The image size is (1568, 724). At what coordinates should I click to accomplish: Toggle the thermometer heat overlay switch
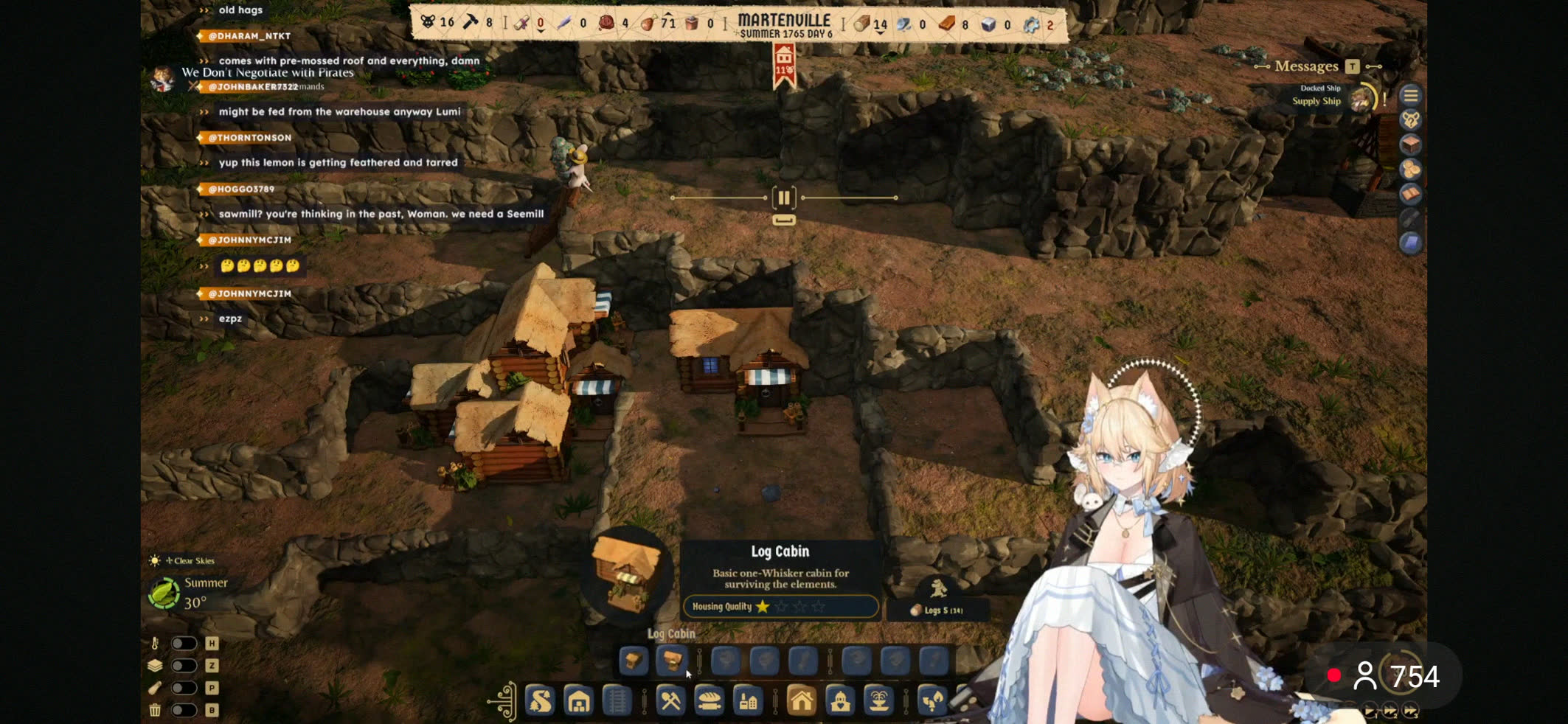tap(184, 644)
